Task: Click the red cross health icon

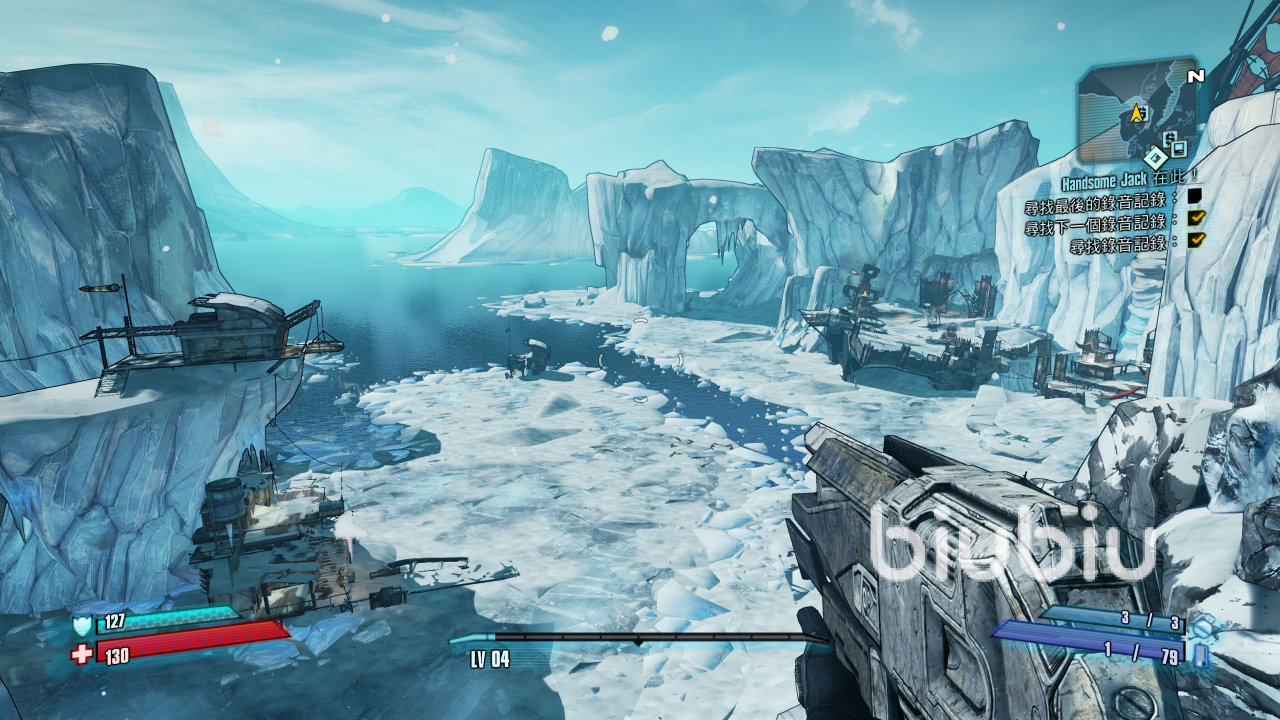Action: pyautogui.click(x=82, y=655)
